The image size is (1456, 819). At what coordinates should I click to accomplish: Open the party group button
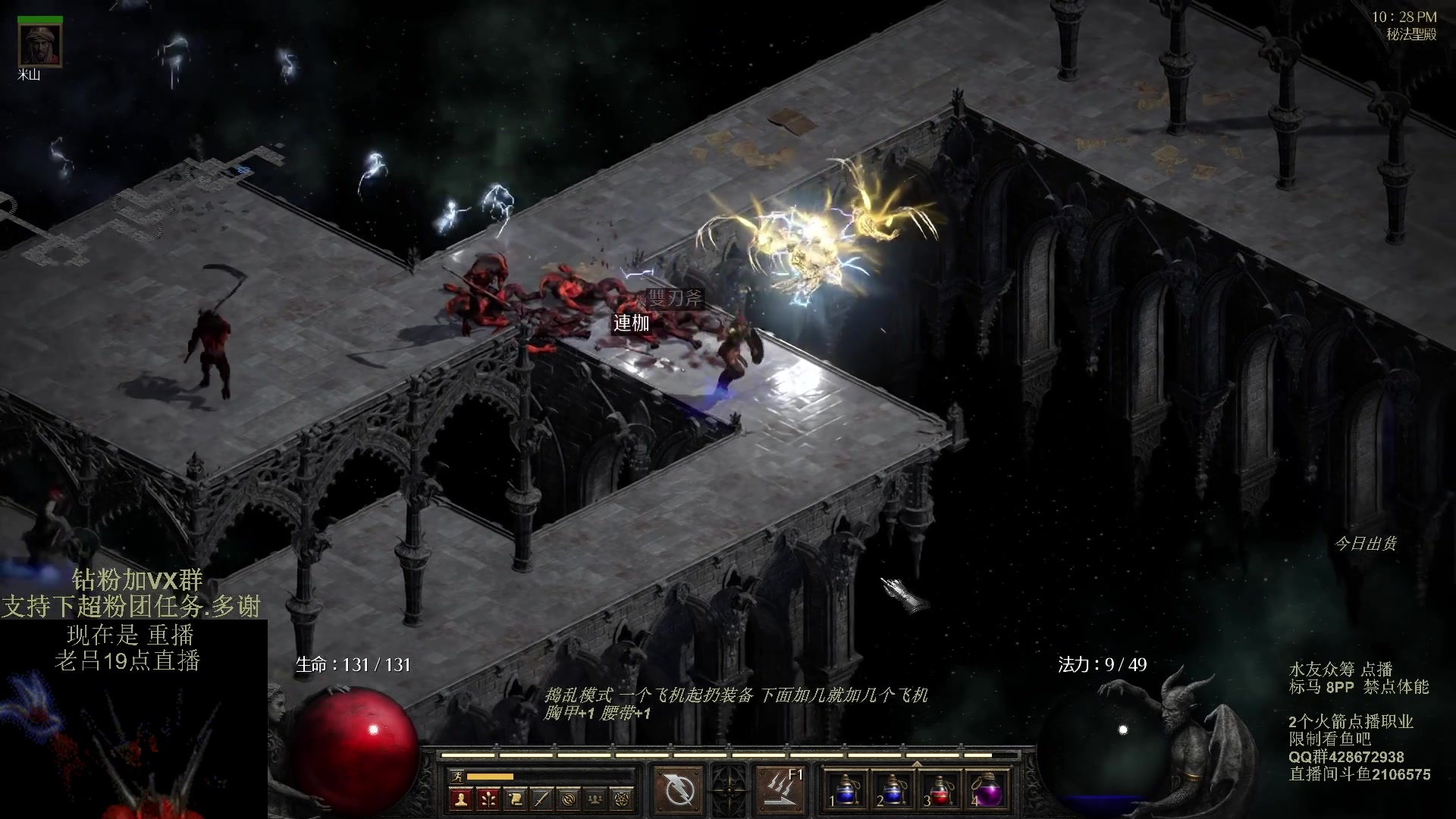[x=595, y=799]
